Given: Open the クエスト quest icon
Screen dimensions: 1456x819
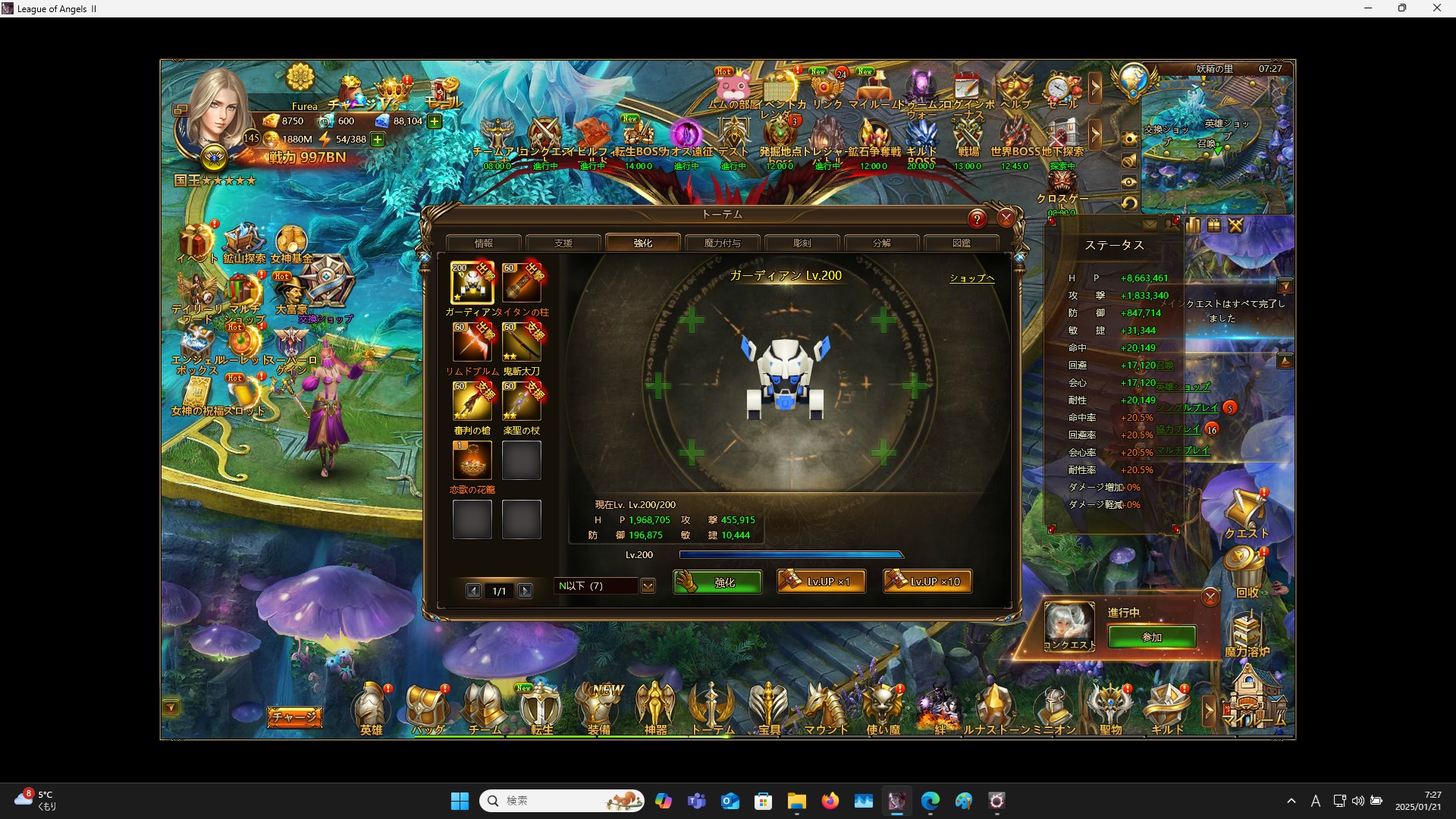Looking at the screenshot, I should point(1246,513).
